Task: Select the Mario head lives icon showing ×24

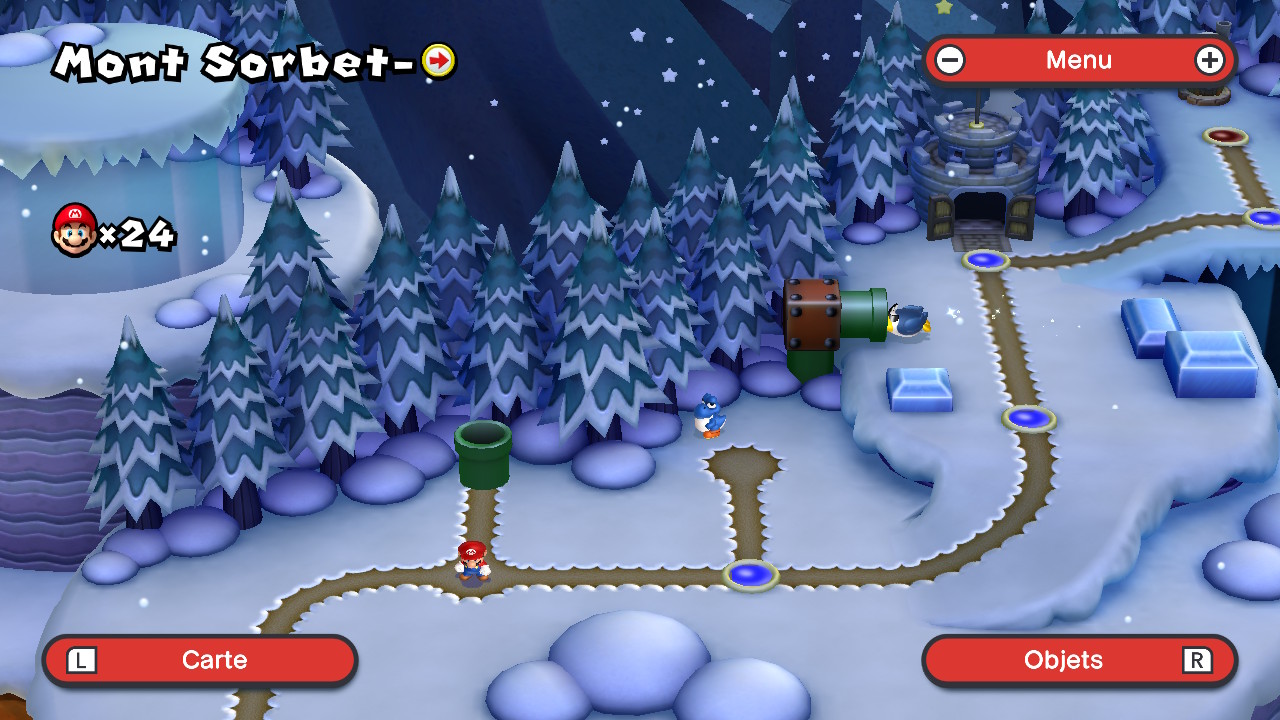Action: 72,228
